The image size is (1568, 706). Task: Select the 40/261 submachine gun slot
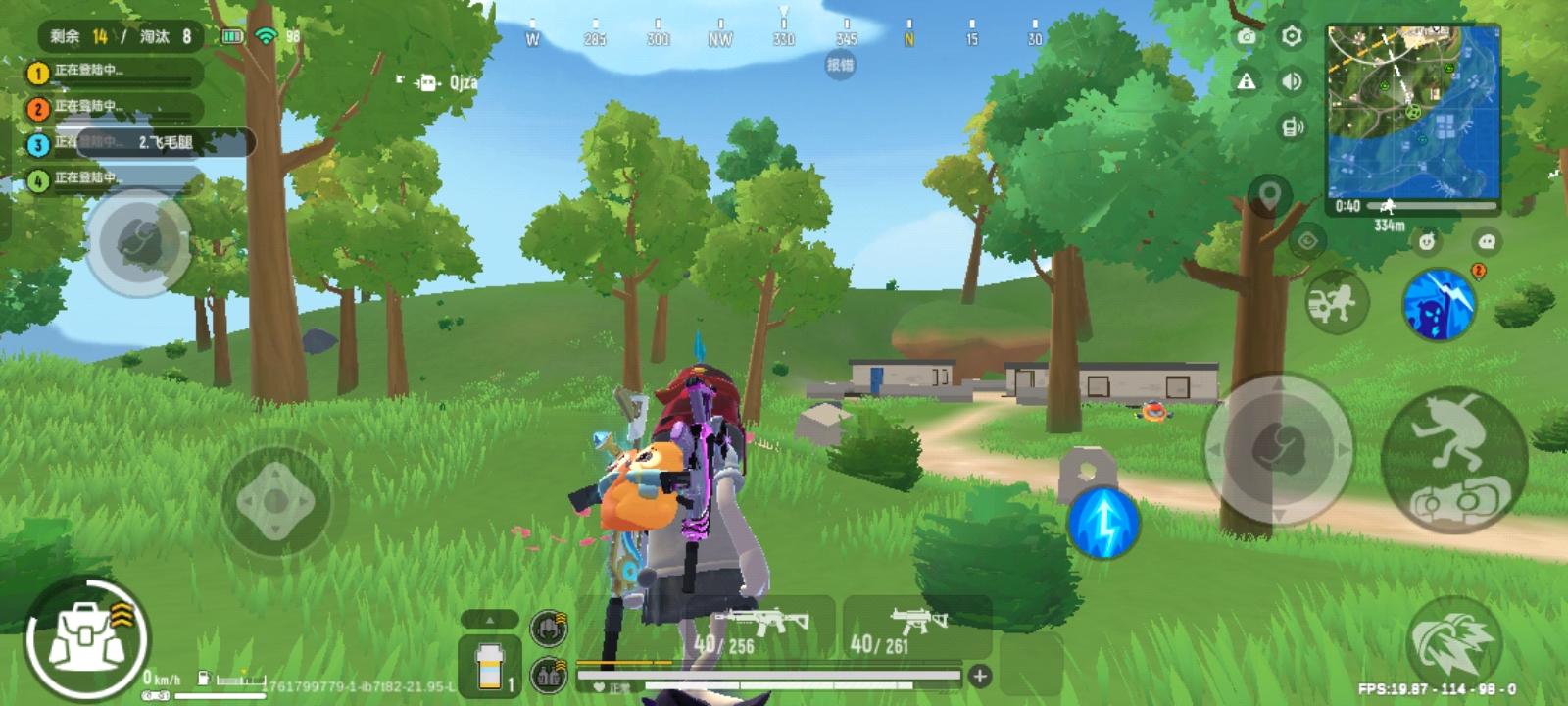[916, 628]
